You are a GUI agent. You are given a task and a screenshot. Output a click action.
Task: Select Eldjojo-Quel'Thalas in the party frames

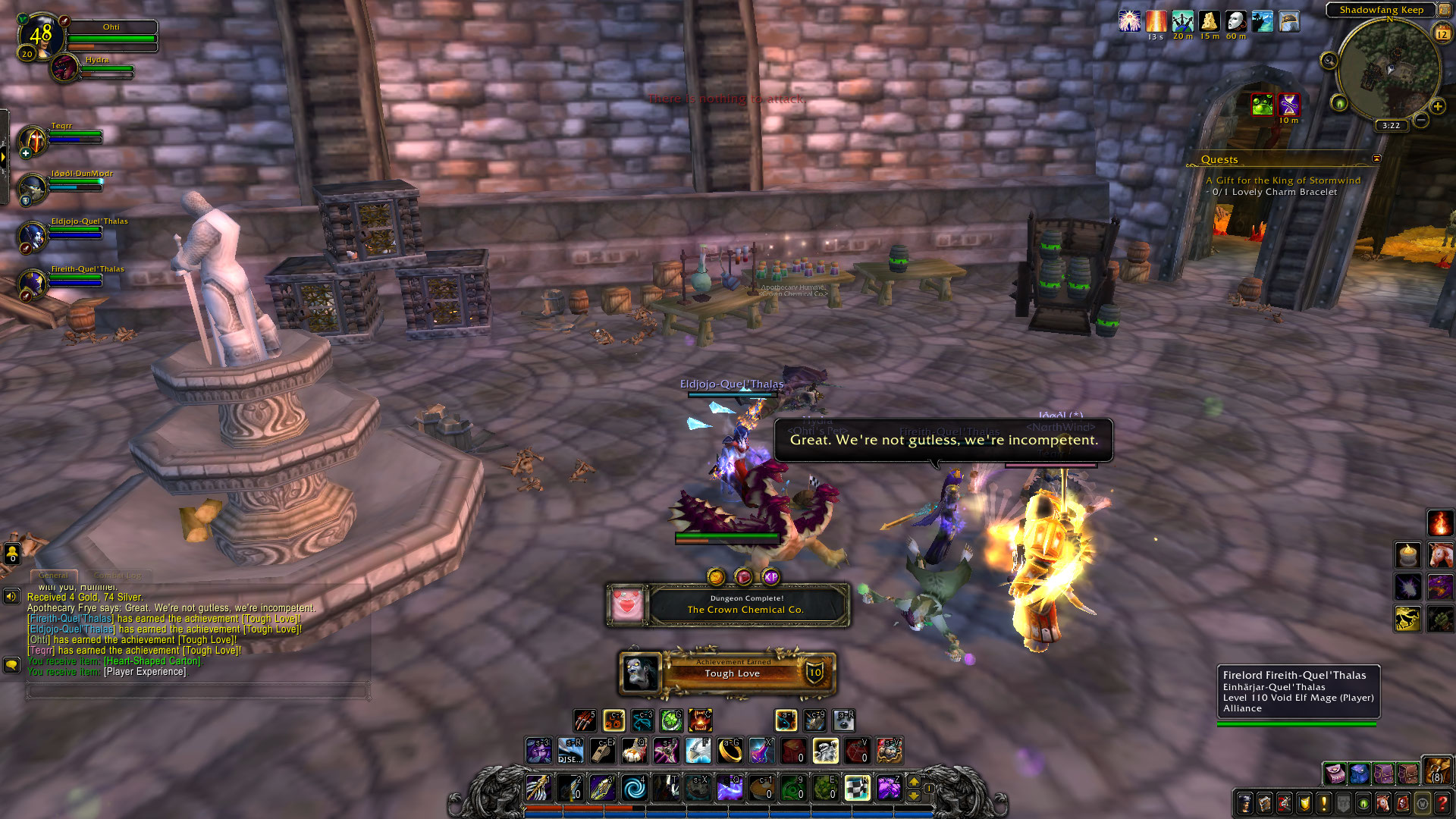click(x=33, y=237)
